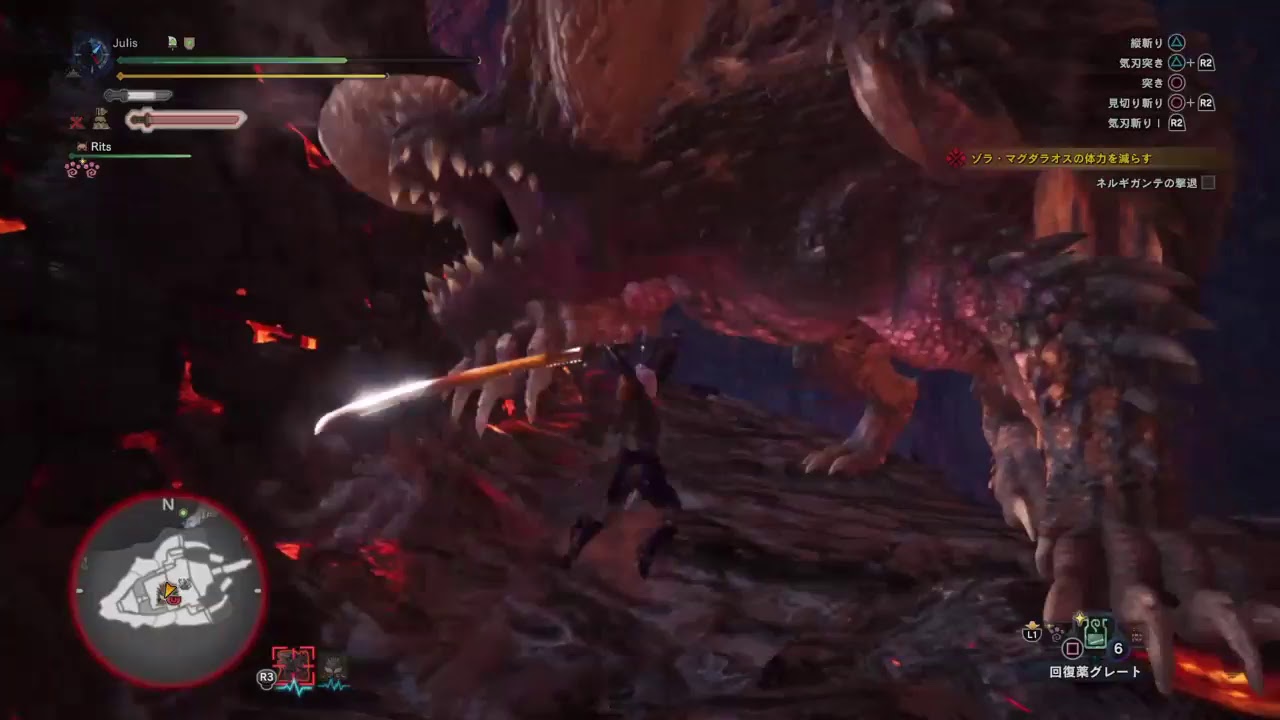The width and height of the screenshot is (1280, 720).
Task: Click the Triangle button icon beside 縦斬り
Action: click(1176, 42)
